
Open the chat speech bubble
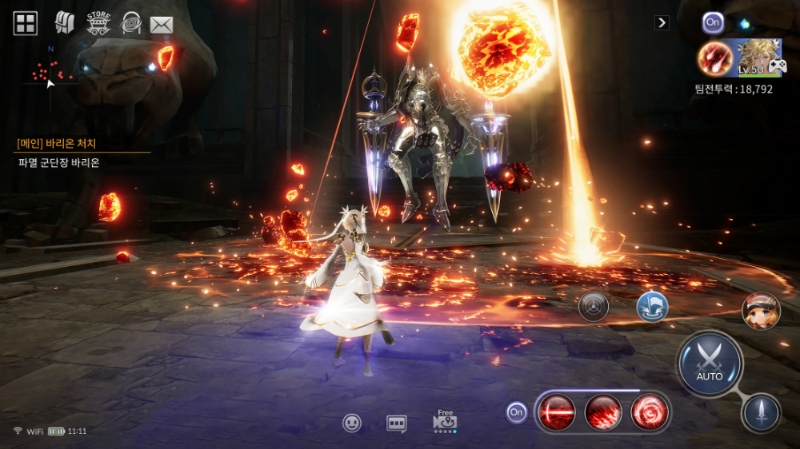[397, 423]
